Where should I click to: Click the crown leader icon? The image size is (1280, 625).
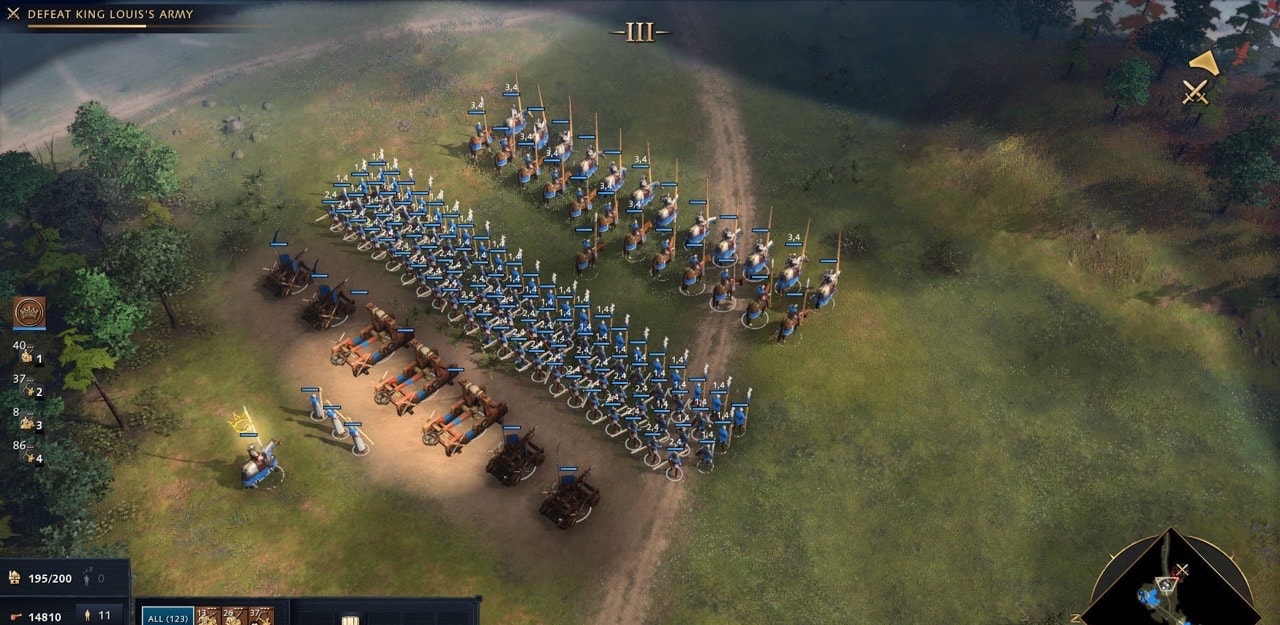point(29,313)
